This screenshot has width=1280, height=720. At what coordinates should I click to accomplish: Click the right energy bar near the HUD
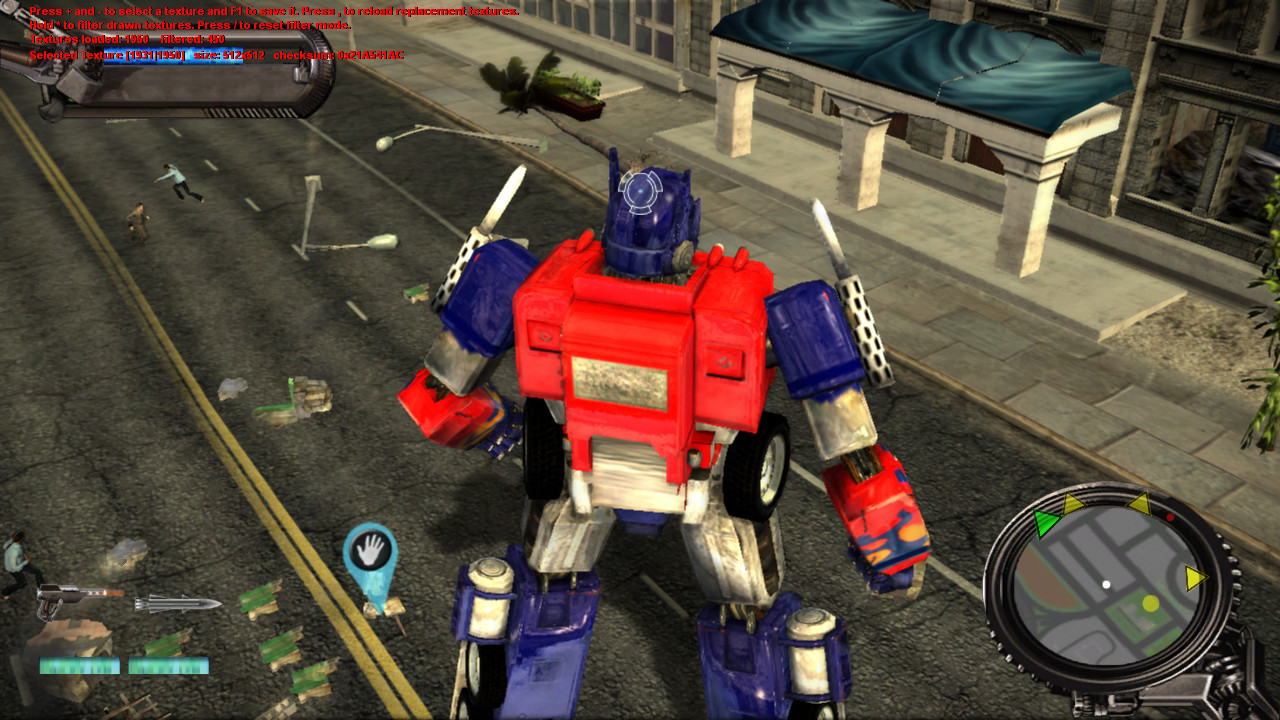click(167, 663)
